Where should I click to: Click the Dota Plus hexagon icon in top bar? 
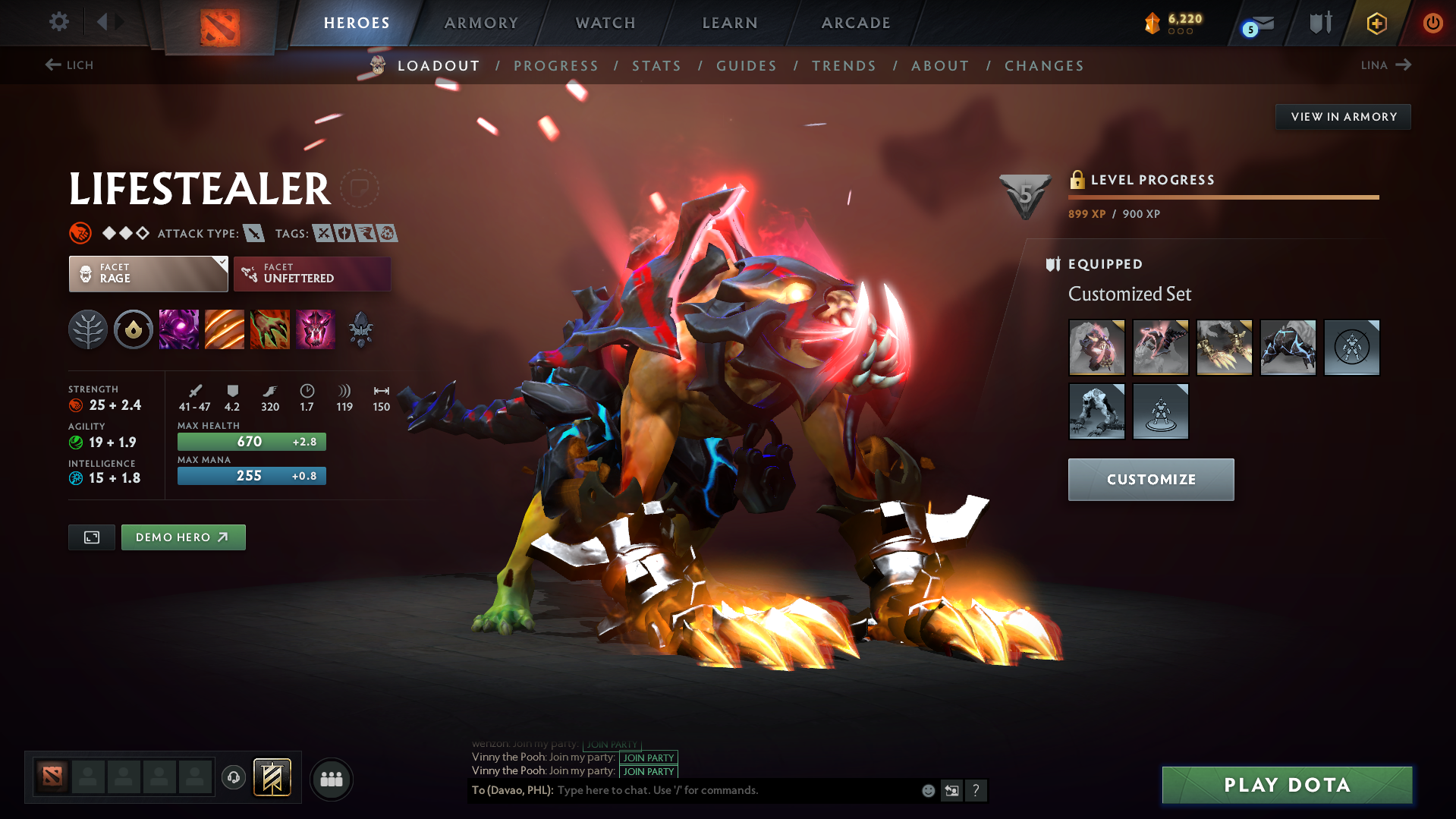(x=1376, y=23)
